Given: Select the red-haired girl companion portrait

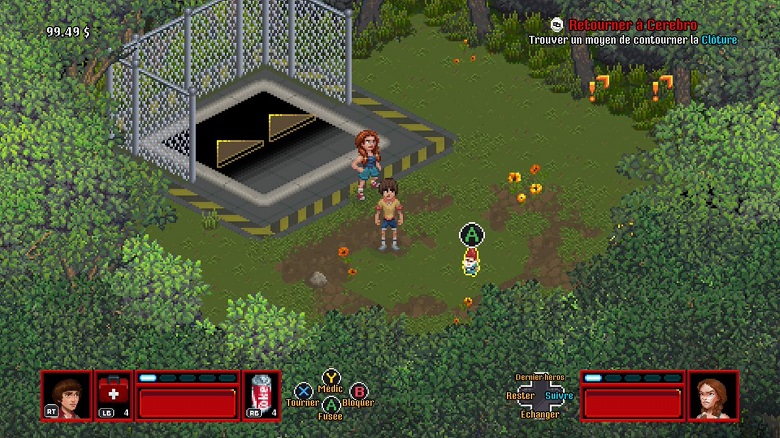Looking at the screenshot, I should click(712, 396).
